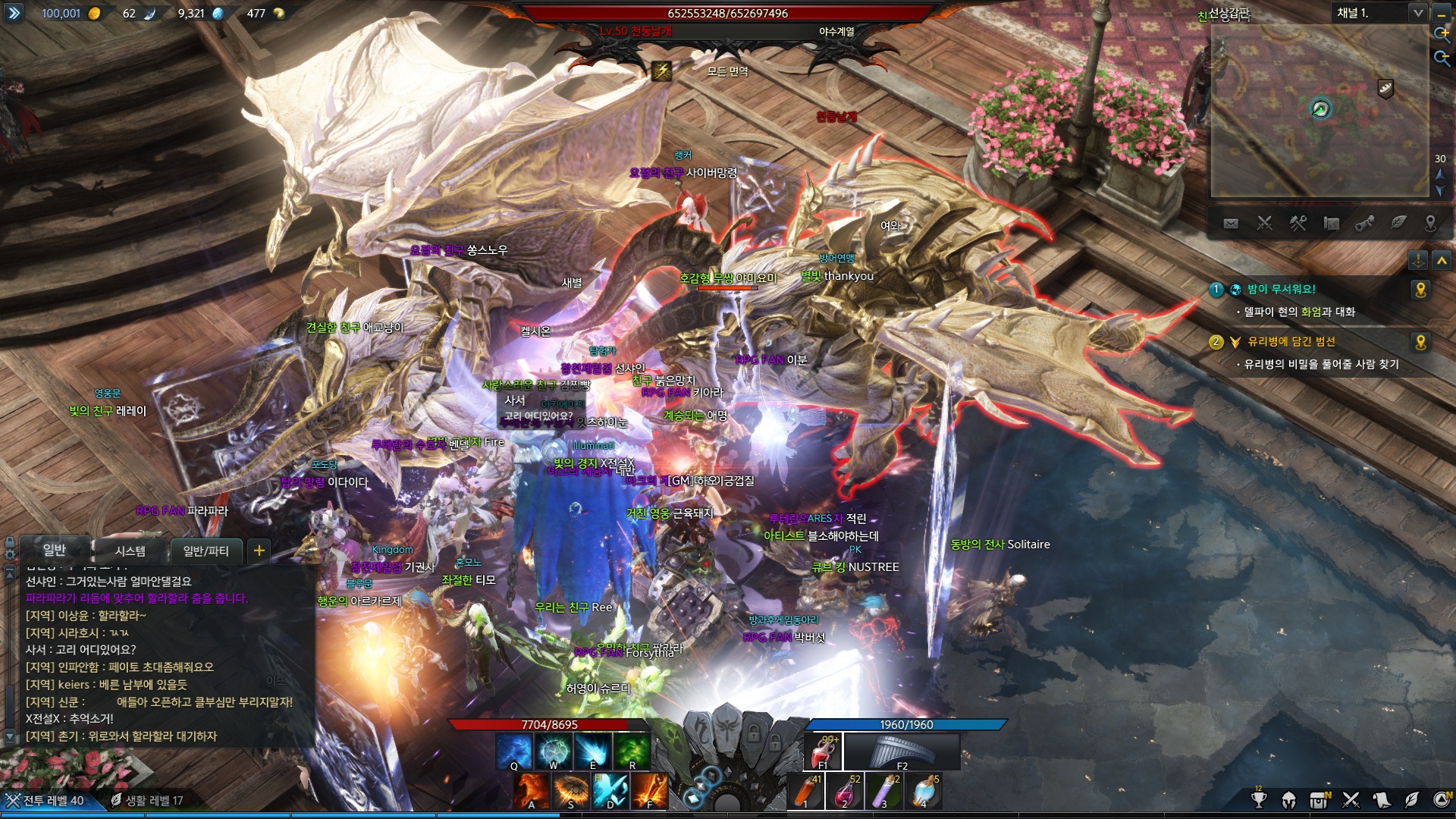Screen dimensions: 1456x819
Task: Select the pan flute item in F2 slot
Action: click(x=902, y=752)
